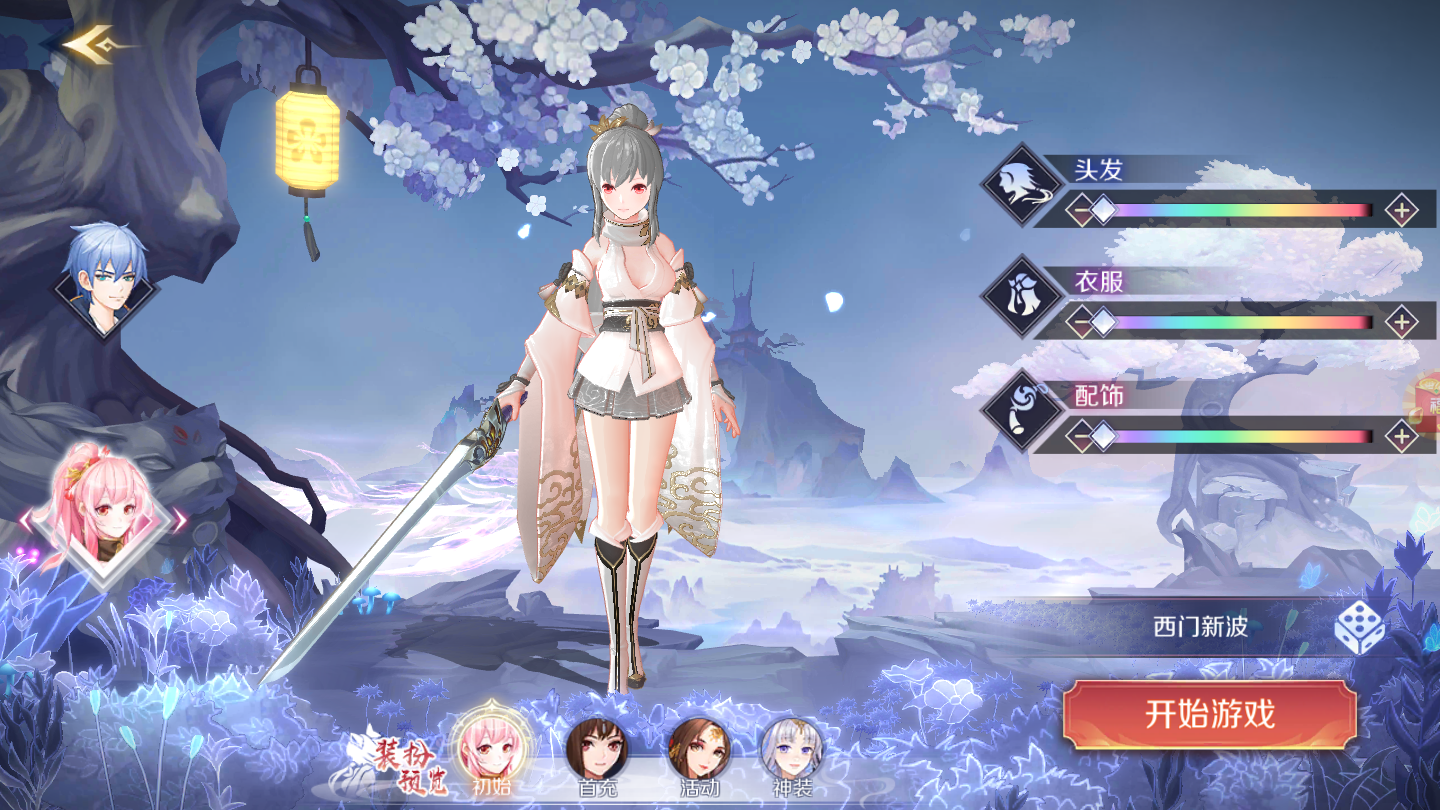Roll the dice for a random name
Screen dimensions: 1440x810
(1360, 628)
